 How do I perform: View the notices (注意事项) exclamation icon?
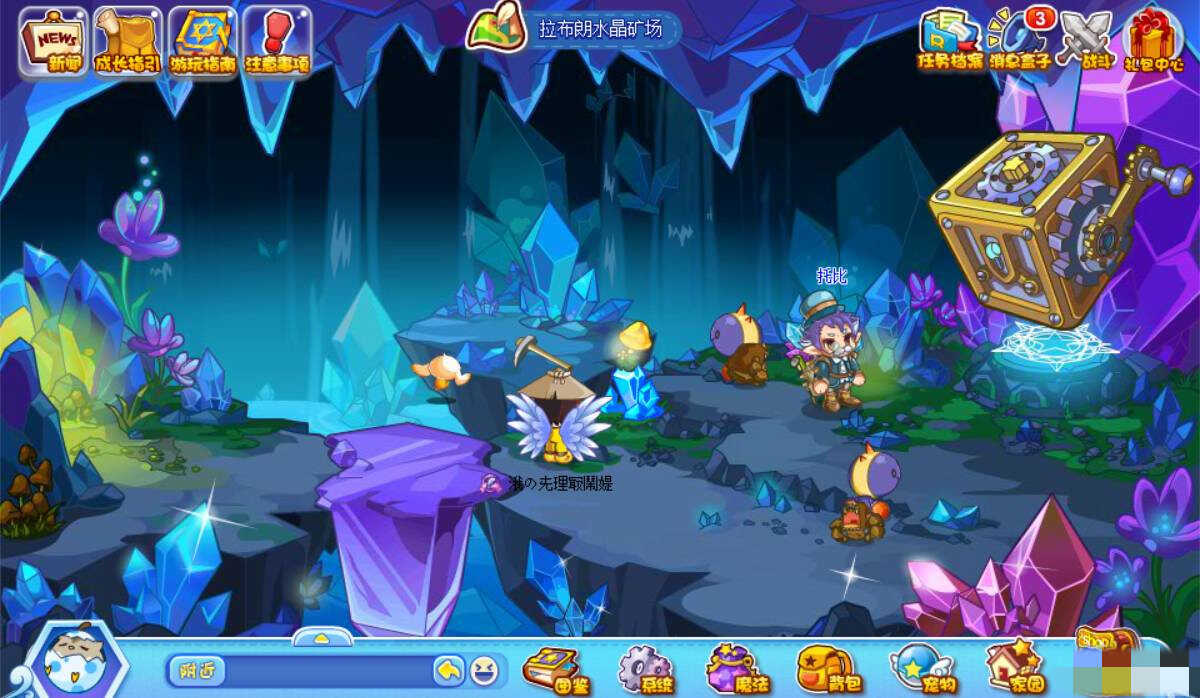[x=277, y=42]
